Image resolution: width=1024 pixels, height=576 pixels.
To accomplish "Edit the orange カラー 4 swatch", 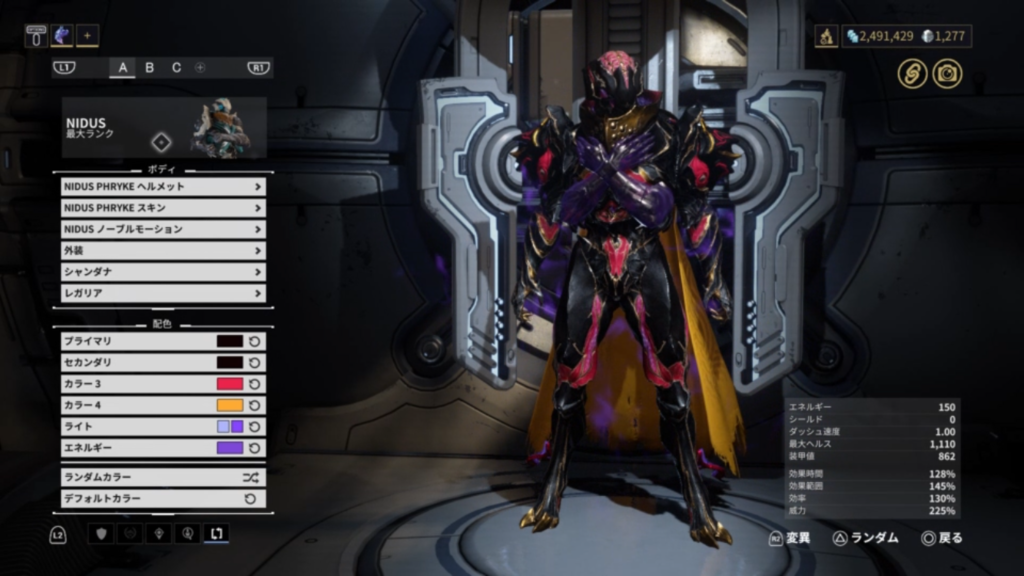I will [230, 405].
